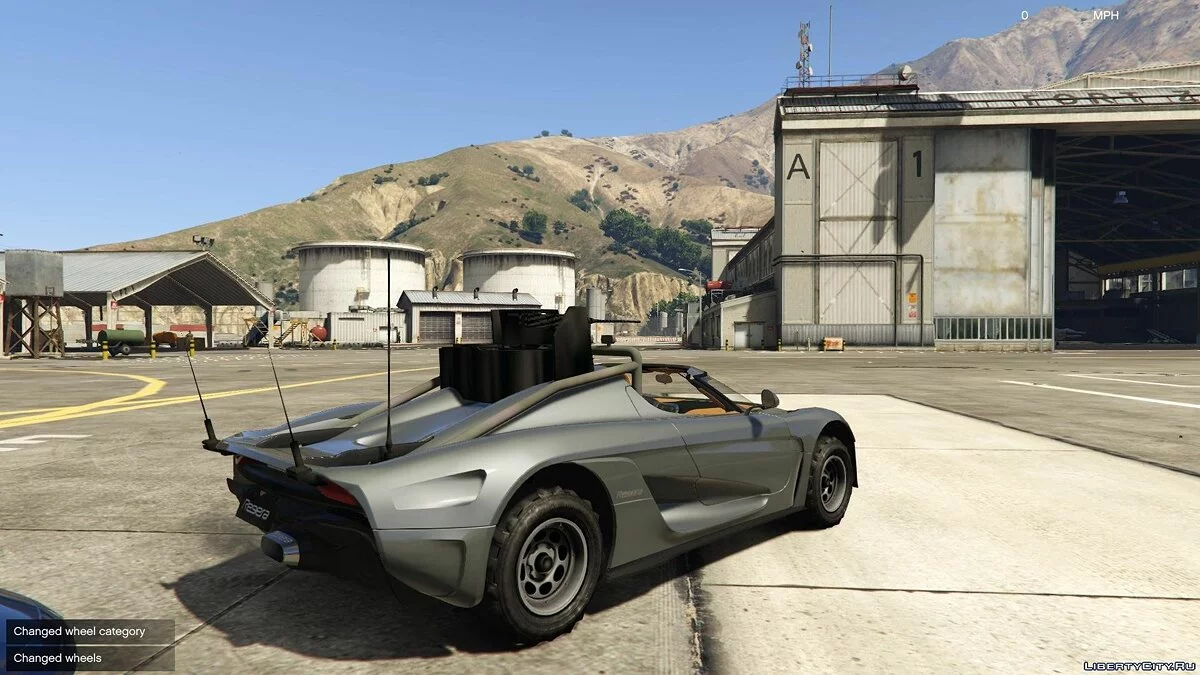Open the LibertyCity.Ru watermark link
Viewport: 1200px width, 675px height.
[1139, 665]
